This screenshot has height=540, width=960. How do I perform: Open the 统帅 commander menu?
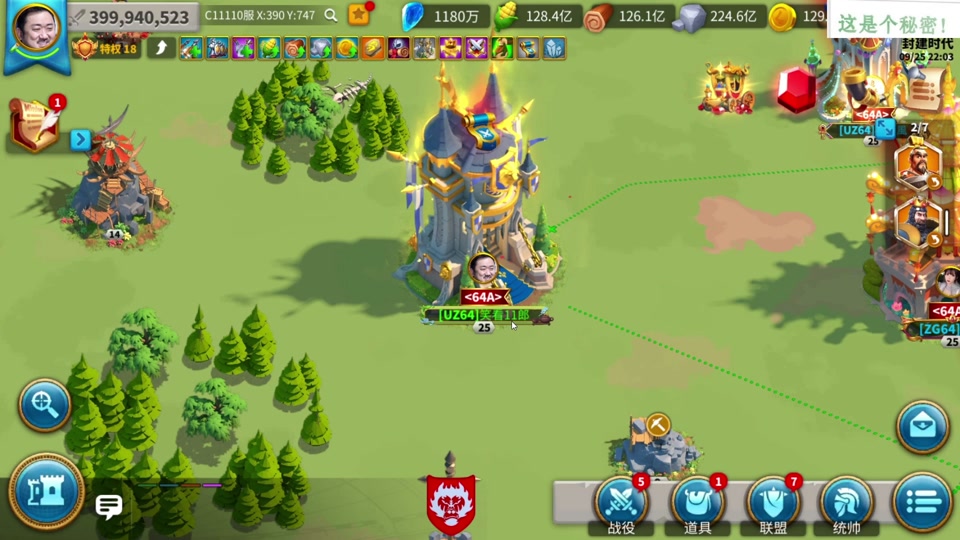point(846,503)
